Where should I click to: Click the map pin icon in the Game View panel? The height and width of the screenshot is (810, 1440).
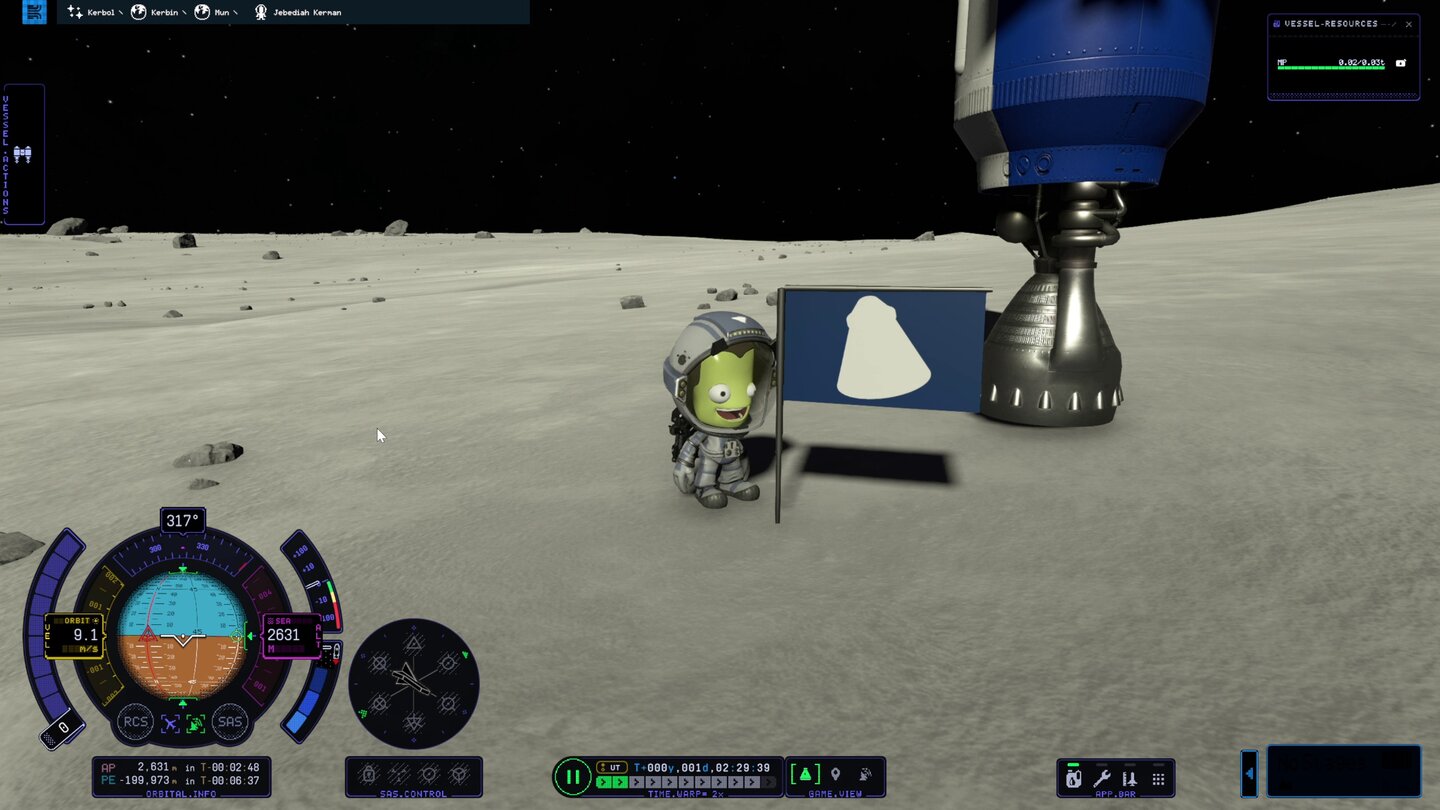835,773
